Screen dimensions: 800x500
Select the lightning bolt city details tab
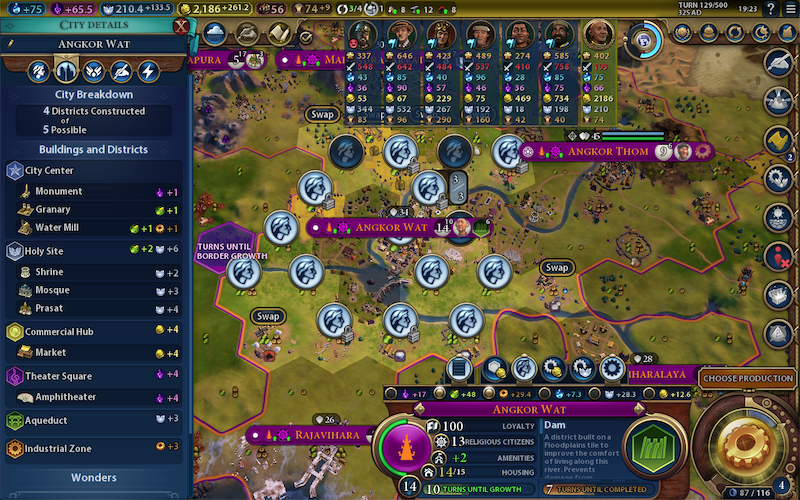click(x=148, y=71)
